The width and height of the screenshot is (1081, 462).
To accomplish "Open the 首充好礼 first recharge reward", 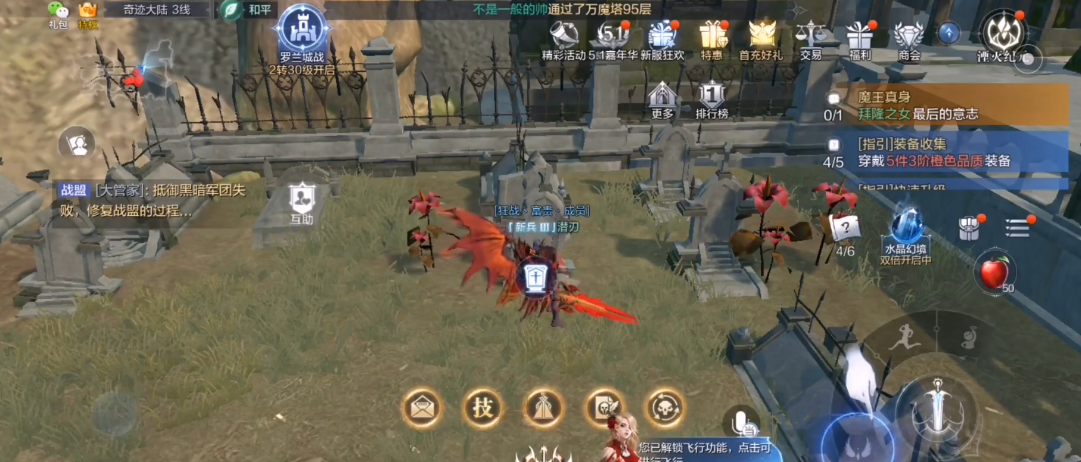I will pos(761,37).
